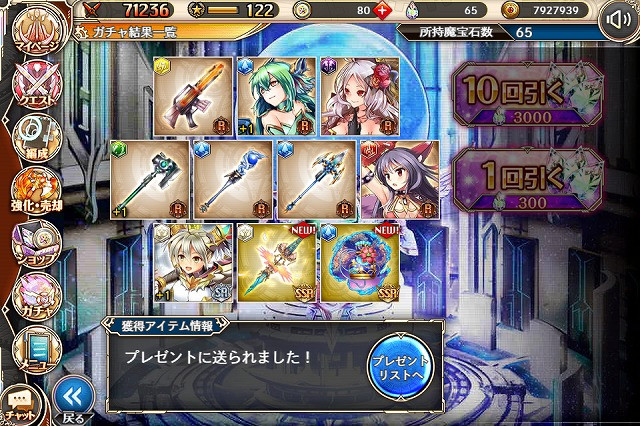Screen dimensions: 640x426
Task: Open the chat bubble button
Action: (21, 404)
